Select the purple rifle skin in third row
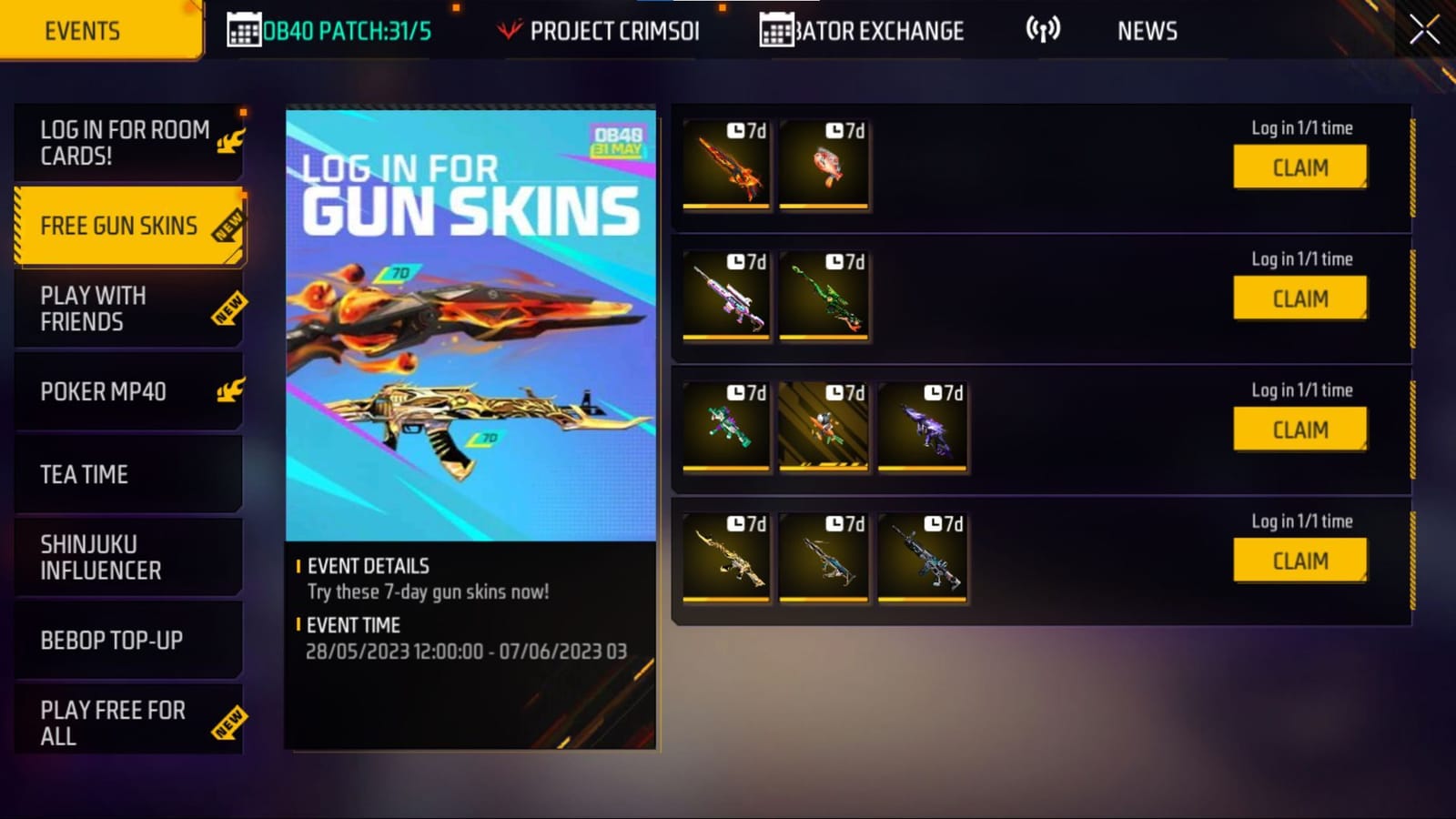The image size is (1456, 819). pos(922,426)
